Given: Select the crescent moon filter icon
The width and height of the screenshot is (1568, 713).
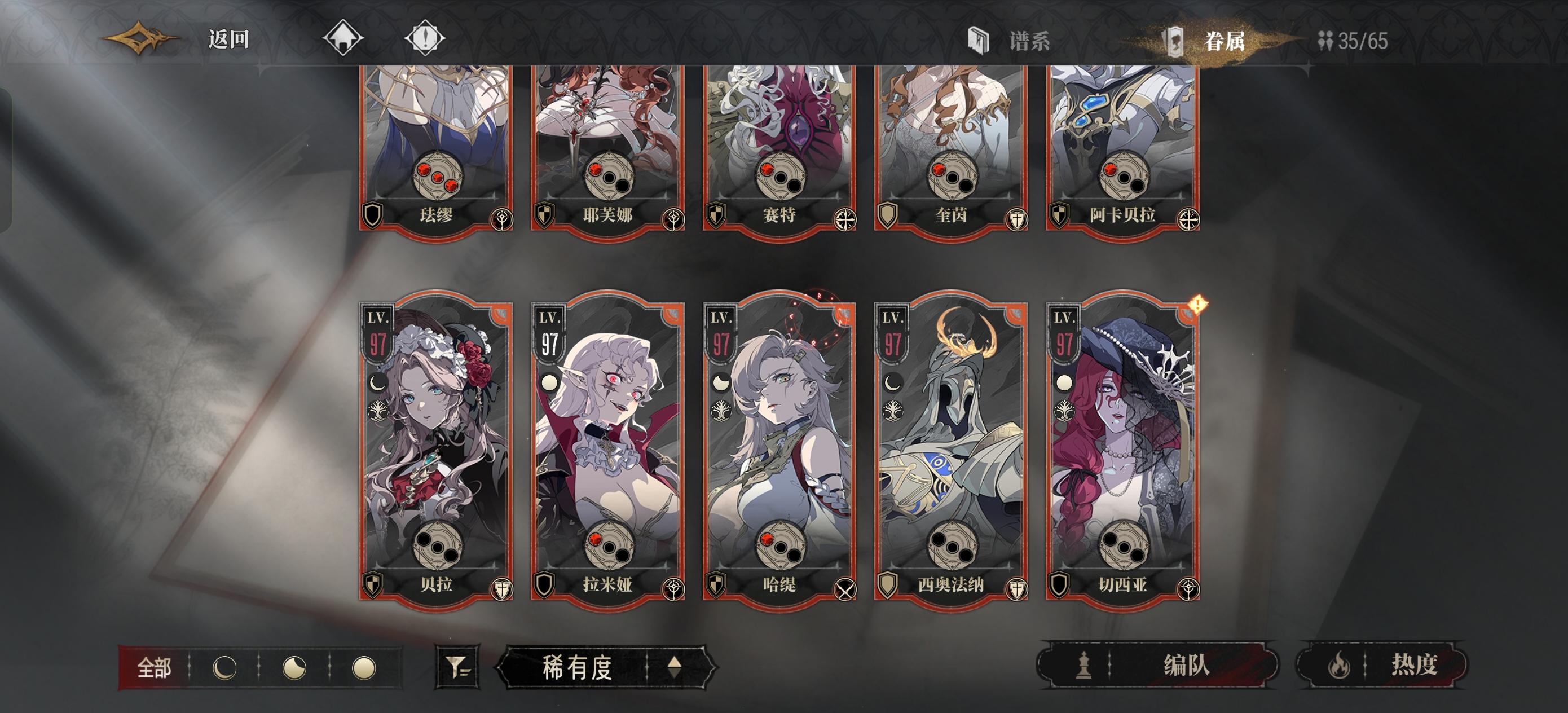Looking at the screenshot, I should click(x=225, y=668).
